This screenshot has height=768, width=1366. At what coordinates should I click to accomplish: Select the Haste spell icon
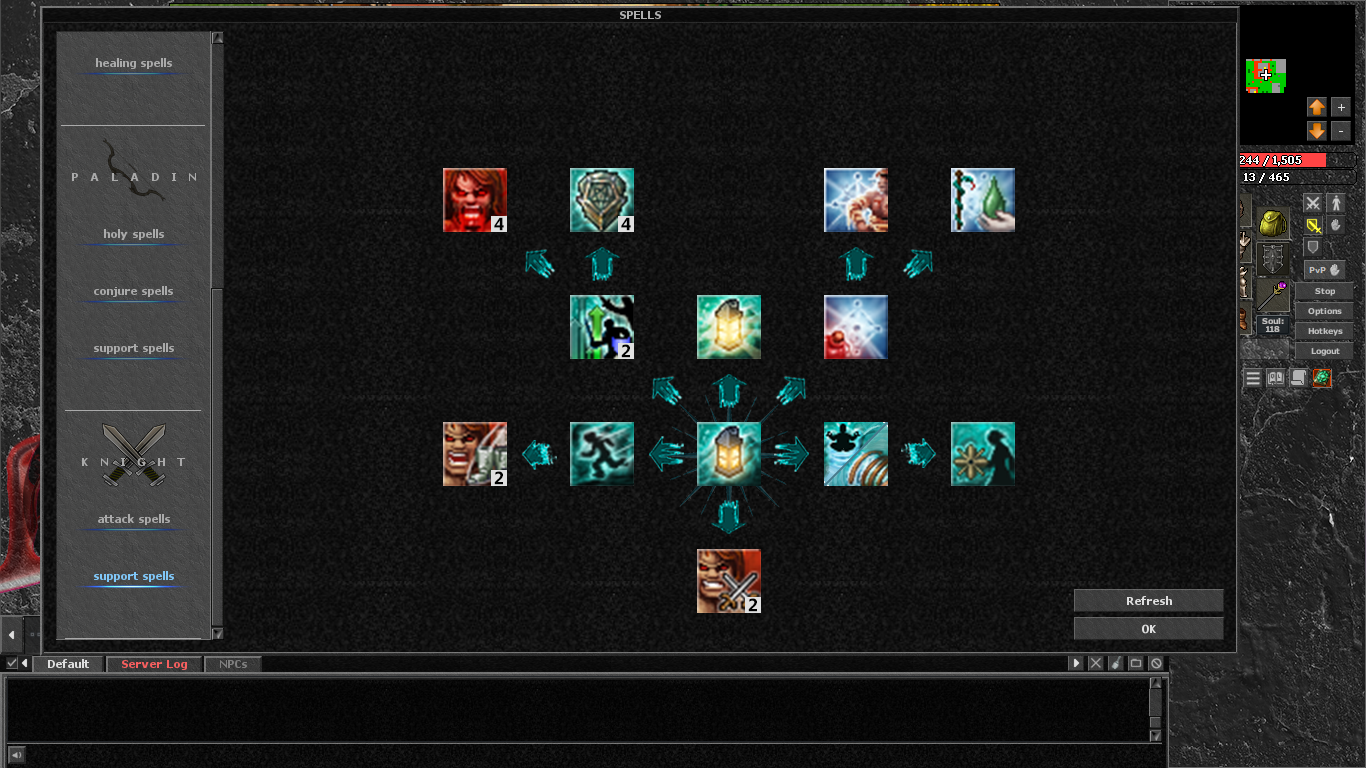(x=602, y=453)
